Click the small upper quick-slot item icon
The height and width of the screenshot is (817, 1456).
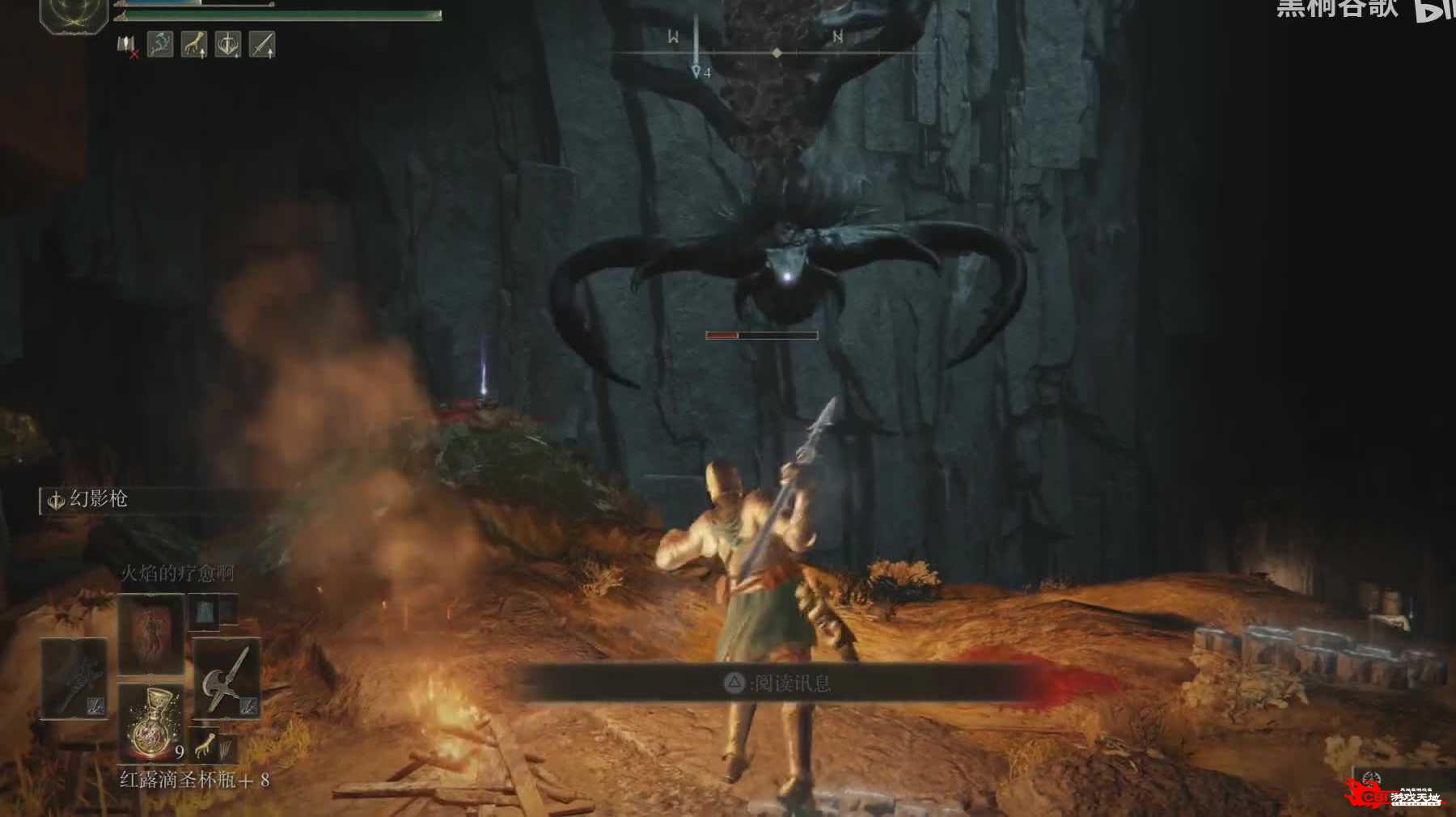click(x=204, y=612)
